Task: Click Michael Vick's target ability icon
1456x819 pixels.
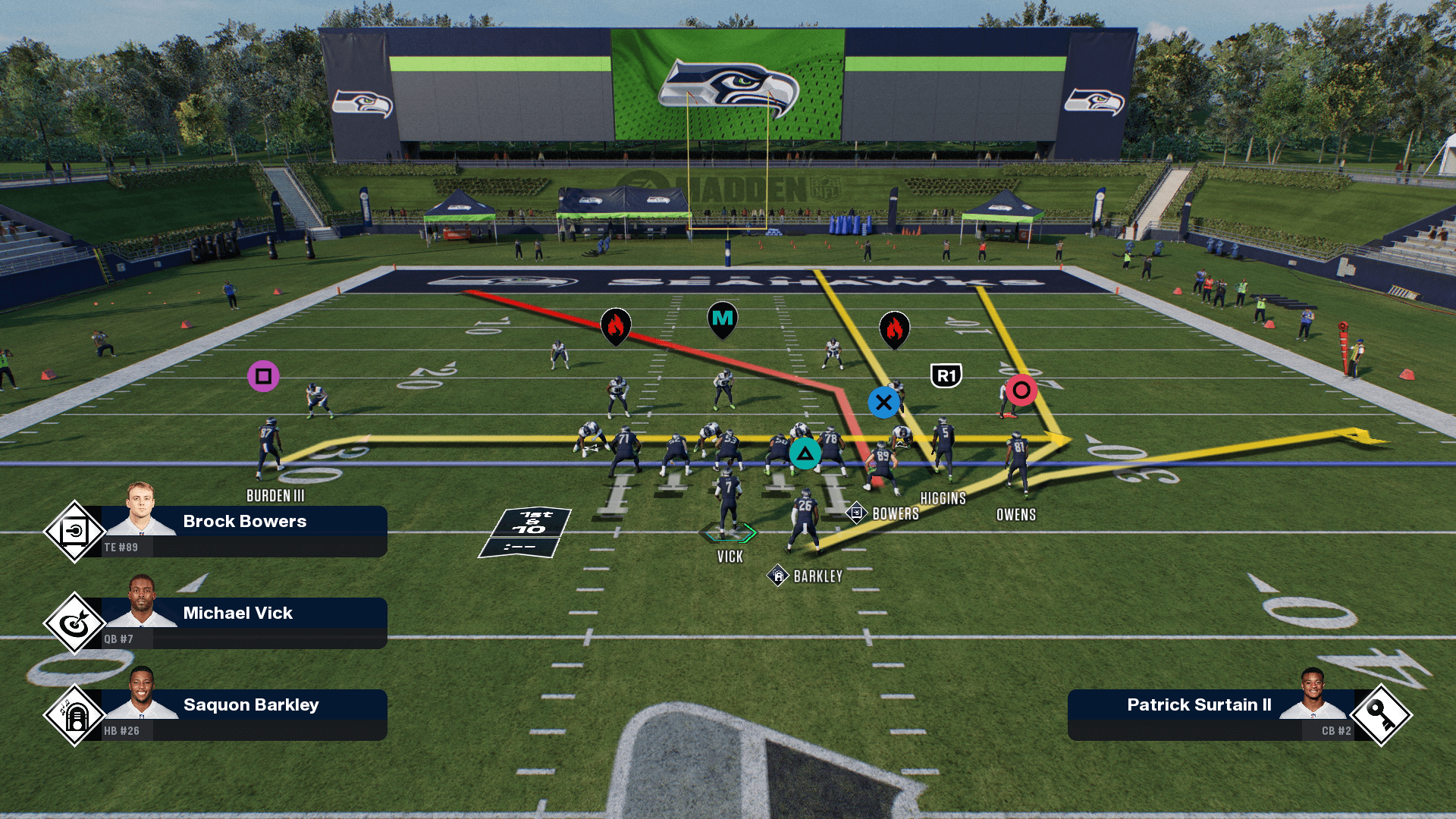Action: (x=74, y=623)
